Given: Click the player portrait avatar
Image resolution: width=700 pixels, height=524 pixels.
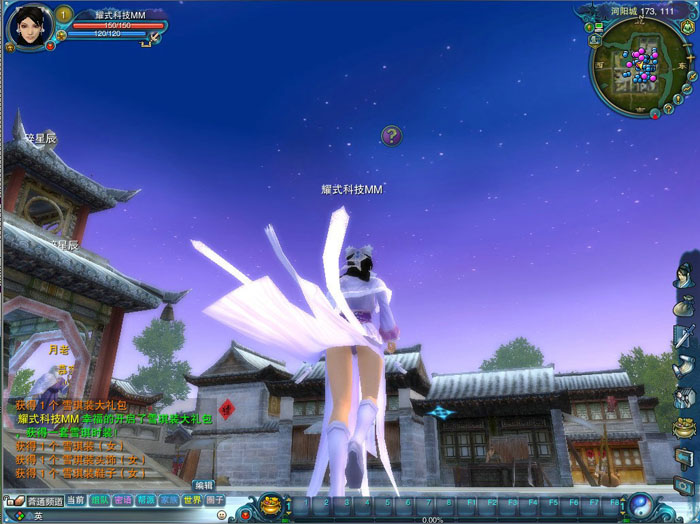Looking at the screenshot, I should point(28,24).
